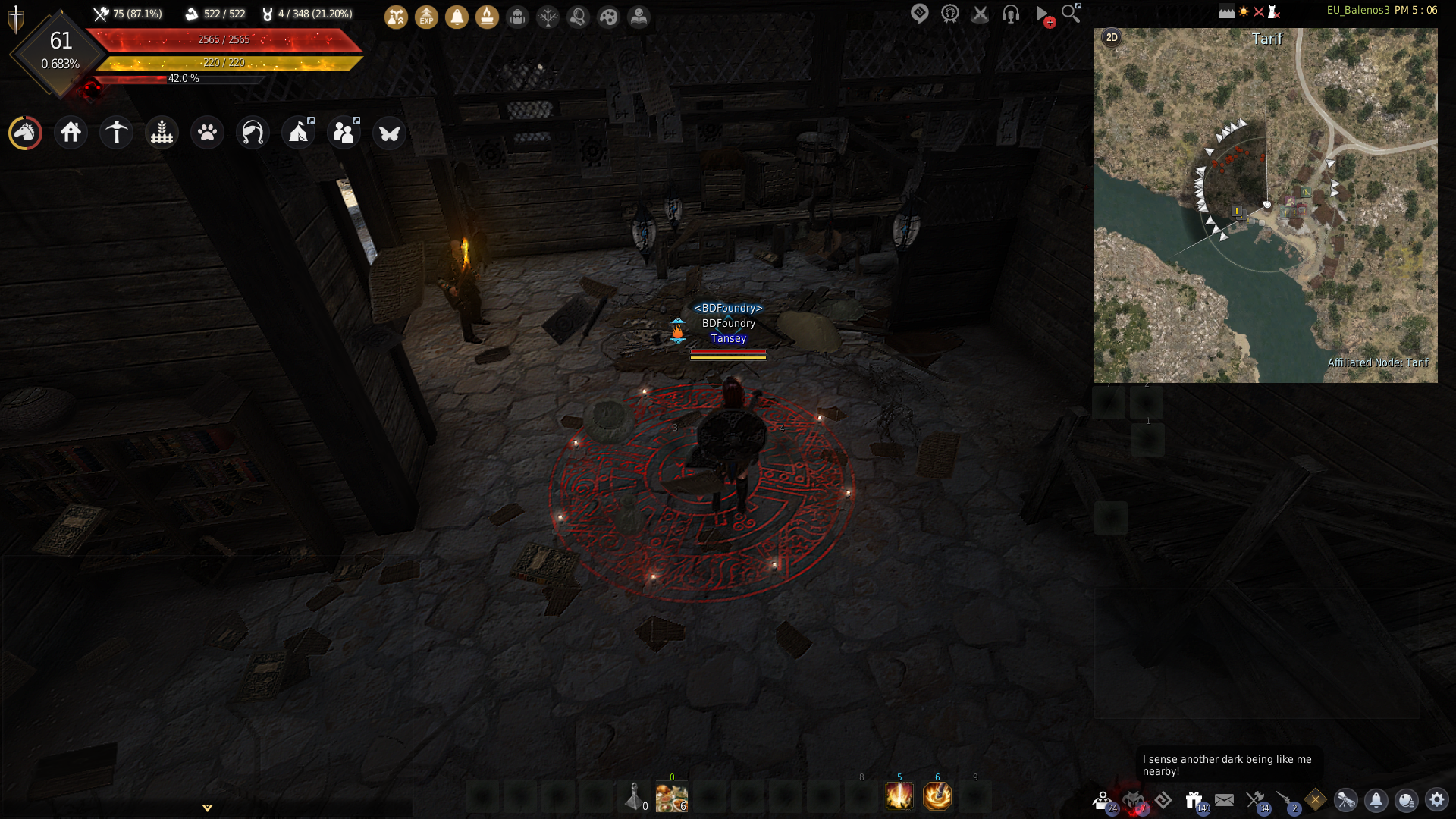Screen dimensions: 1456x819
Task: Activate the fiery skill in quickslot 5
Action: 899,796
